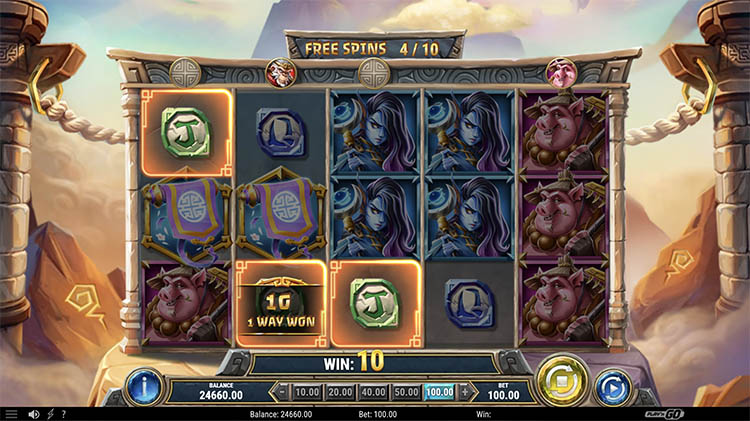Increase the bet with plus button
This screenshot has width=750, height=421.
464,392
